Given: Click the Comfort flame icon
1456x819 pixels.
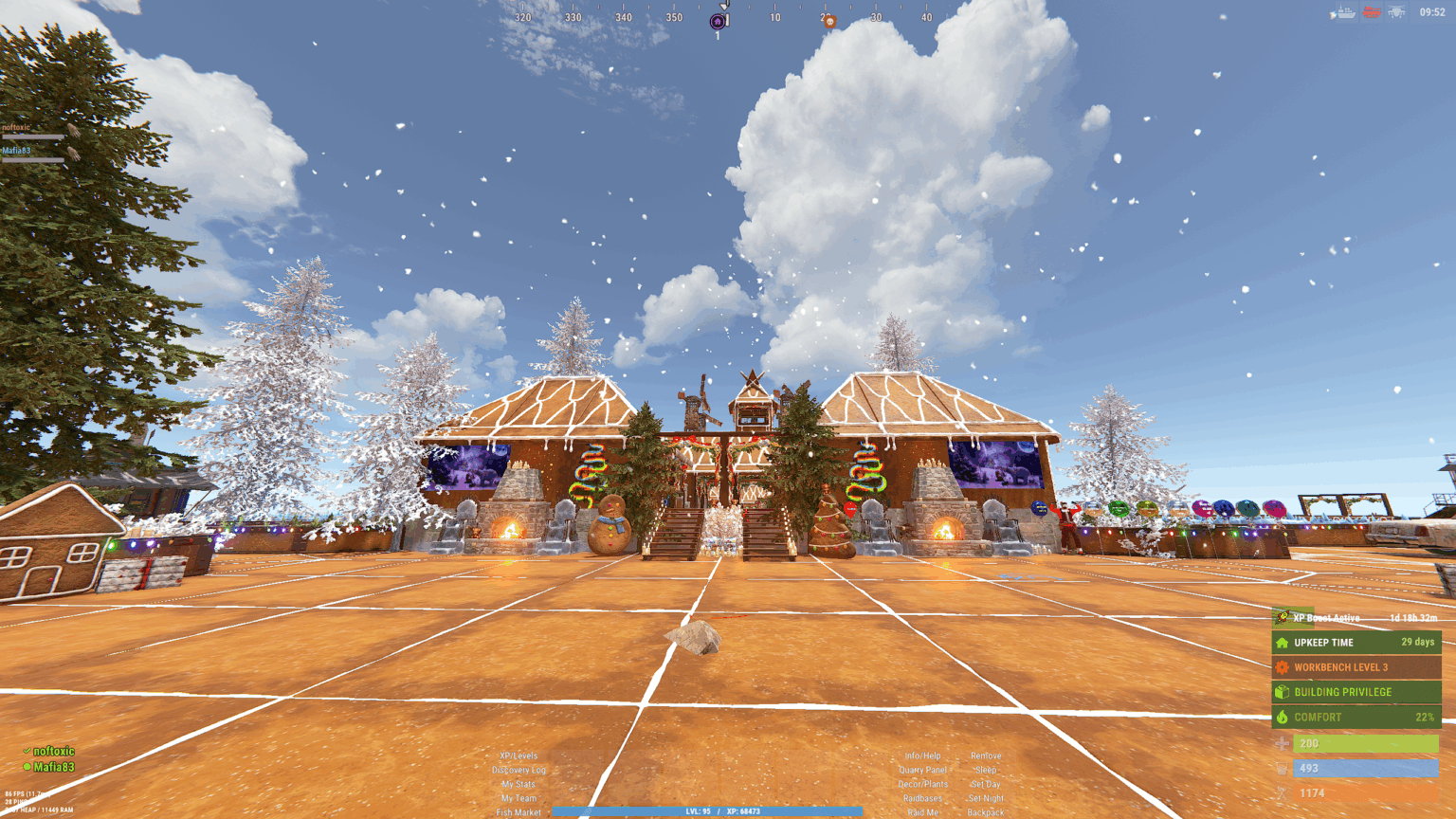Looking at the screenshot, I should tap(1282, 717).
